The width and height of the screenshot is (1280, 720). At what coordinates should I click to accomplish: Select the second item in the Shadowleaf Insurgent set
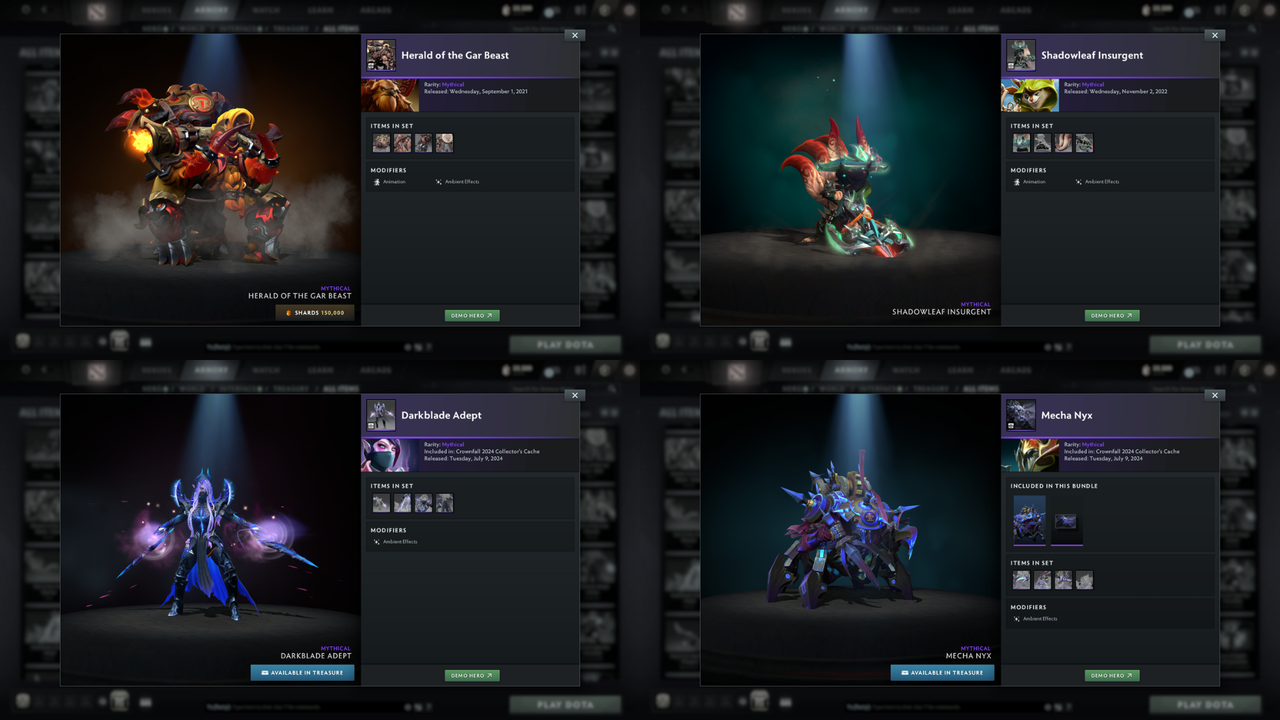[x=1042, y=142]
